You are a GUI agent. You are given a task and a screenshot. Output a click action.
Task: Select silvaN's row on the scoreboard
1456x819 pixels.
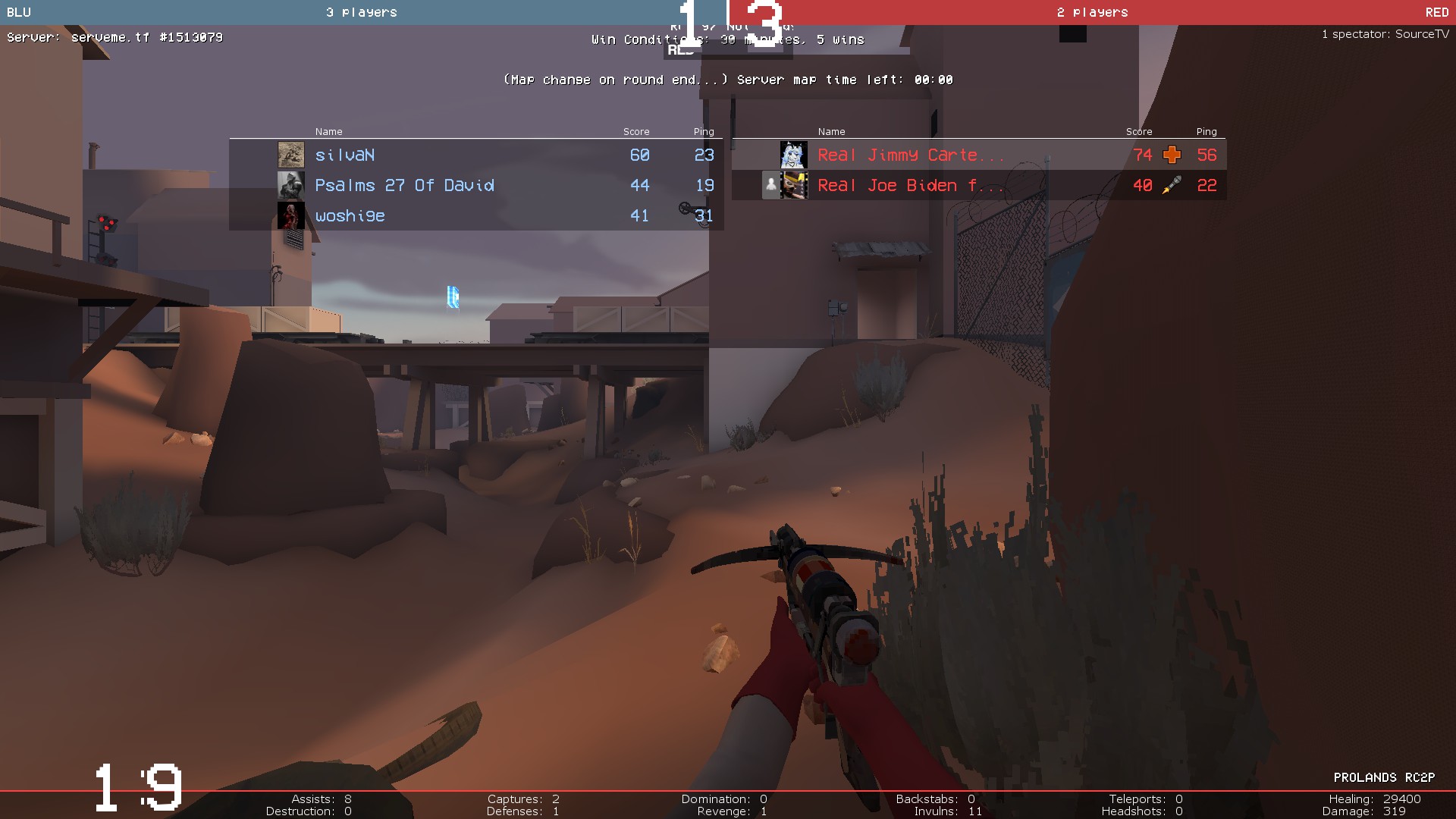pos(475,155)
